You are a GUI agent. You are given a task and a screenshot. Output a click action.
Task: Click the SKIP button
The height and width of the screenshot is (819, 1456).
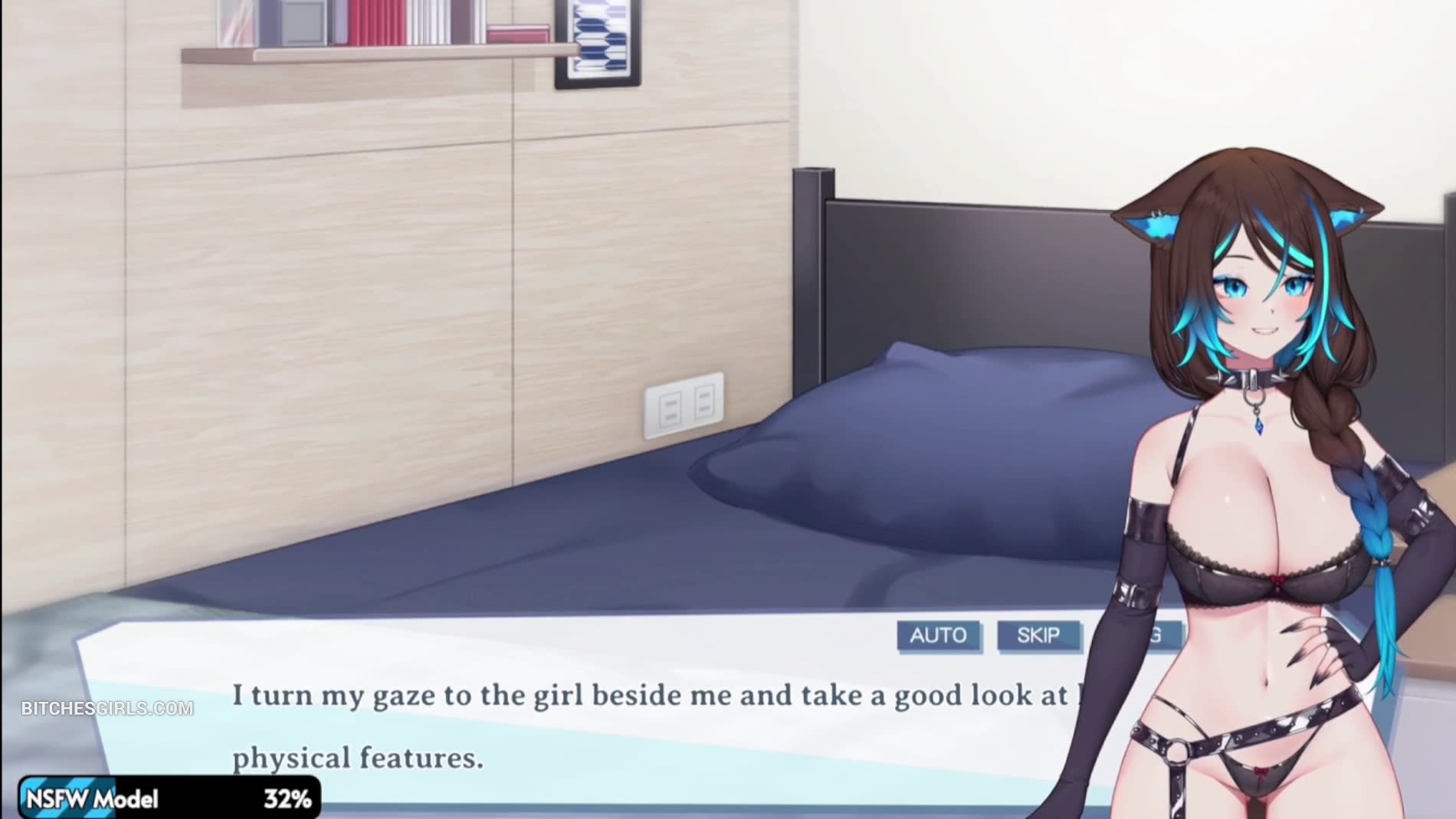[1038, 635]
